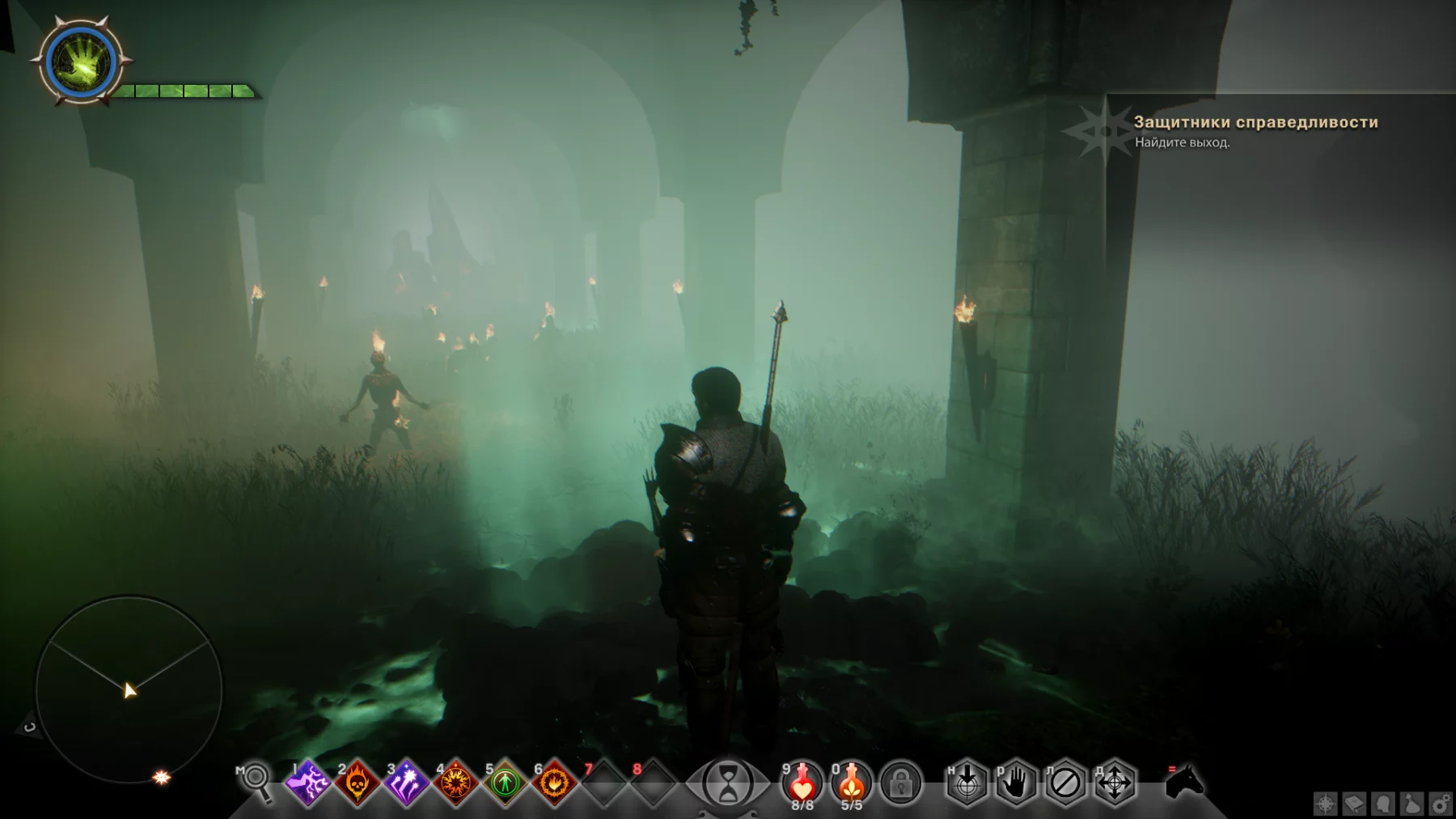Use the green figure barrier ability
This screenshot has height=819, width=1456.
click(505, 783)
